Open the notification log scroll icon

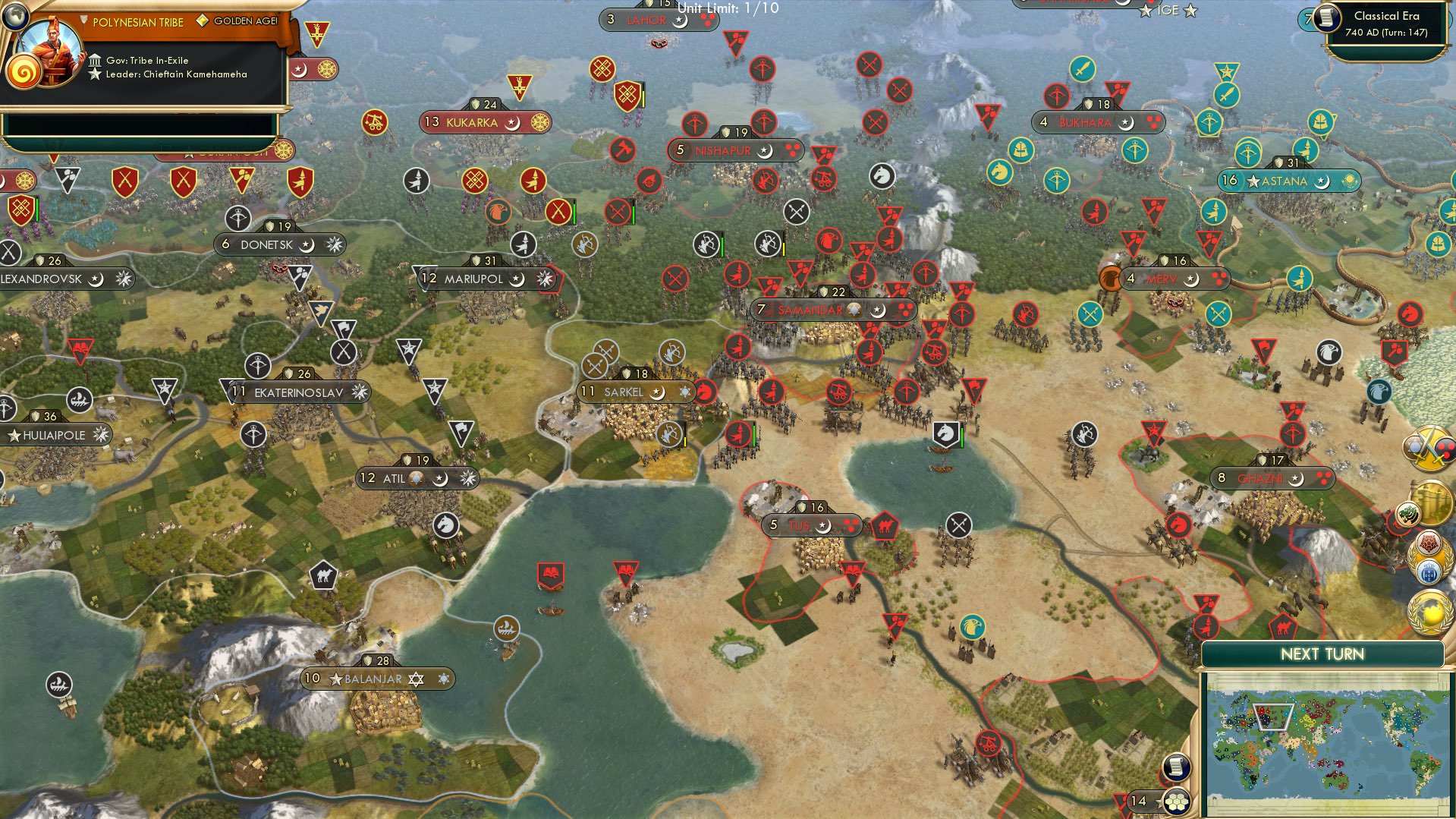pyautogui.click(x=1177, y=768)
